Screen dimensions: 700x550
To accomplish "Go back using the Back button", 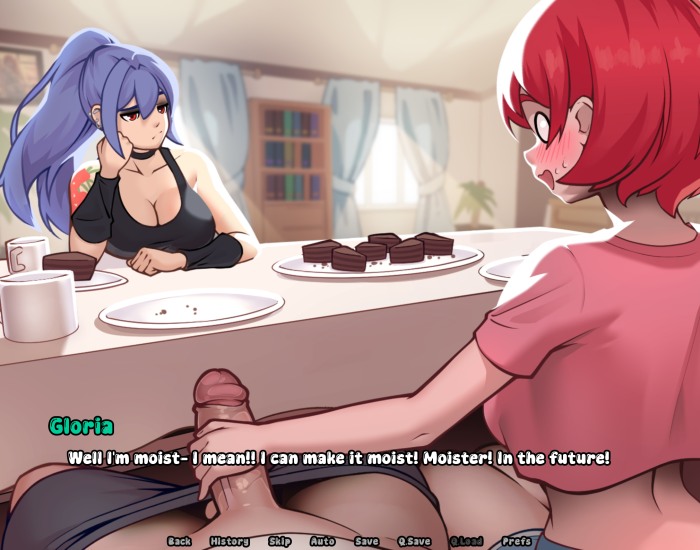I will (x=179, y=541).
